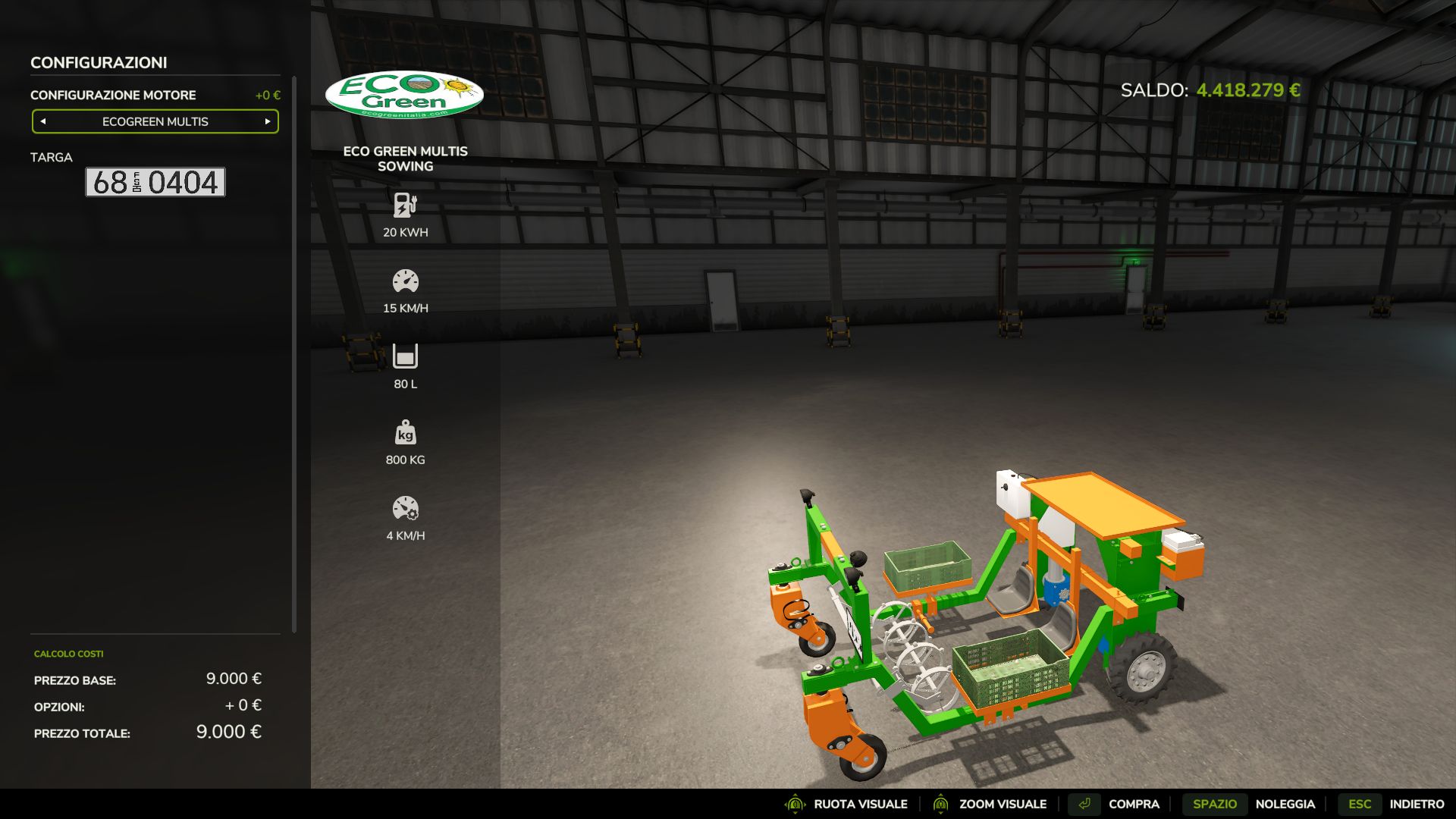Click the bell icon beside Zoom Visuale
This screenshot has width=1456, height=819.
[940, 804]
